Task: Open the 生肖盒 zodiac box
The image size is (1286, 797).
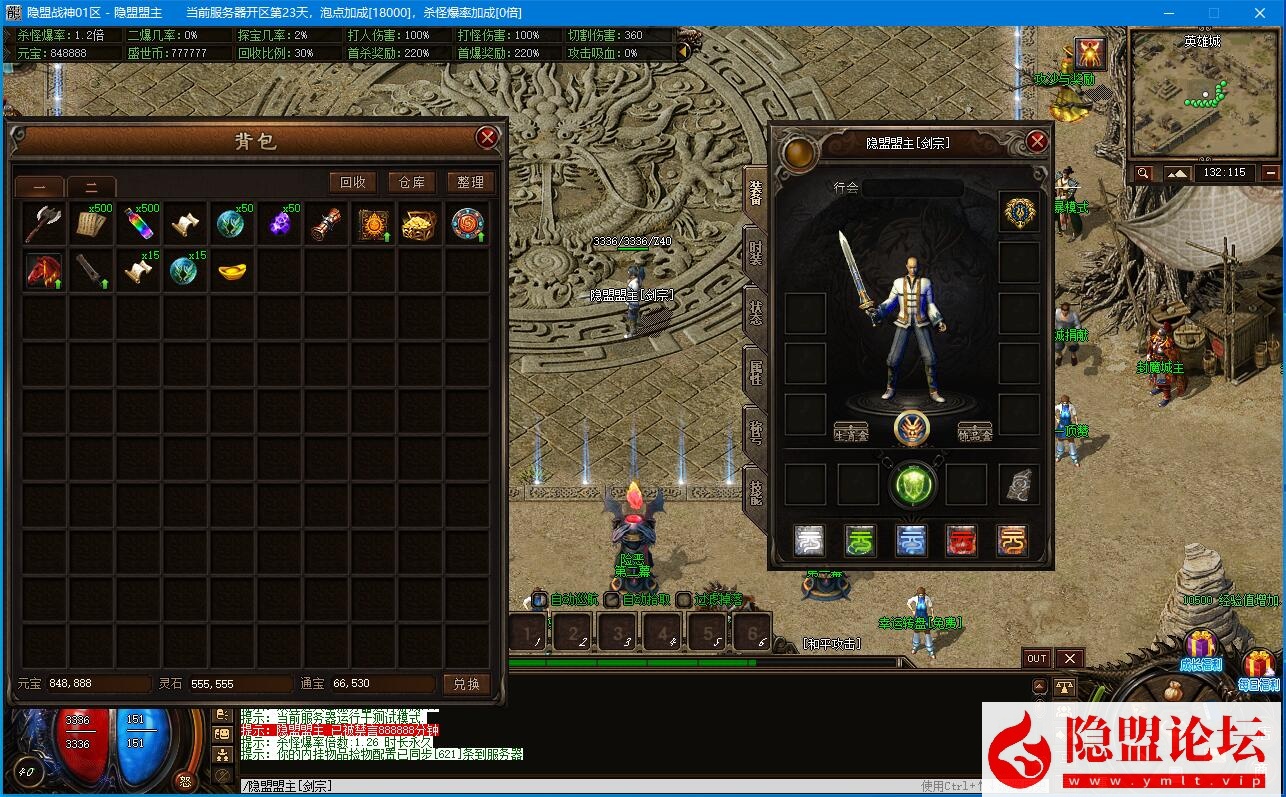Action: [x=851, y=433]
